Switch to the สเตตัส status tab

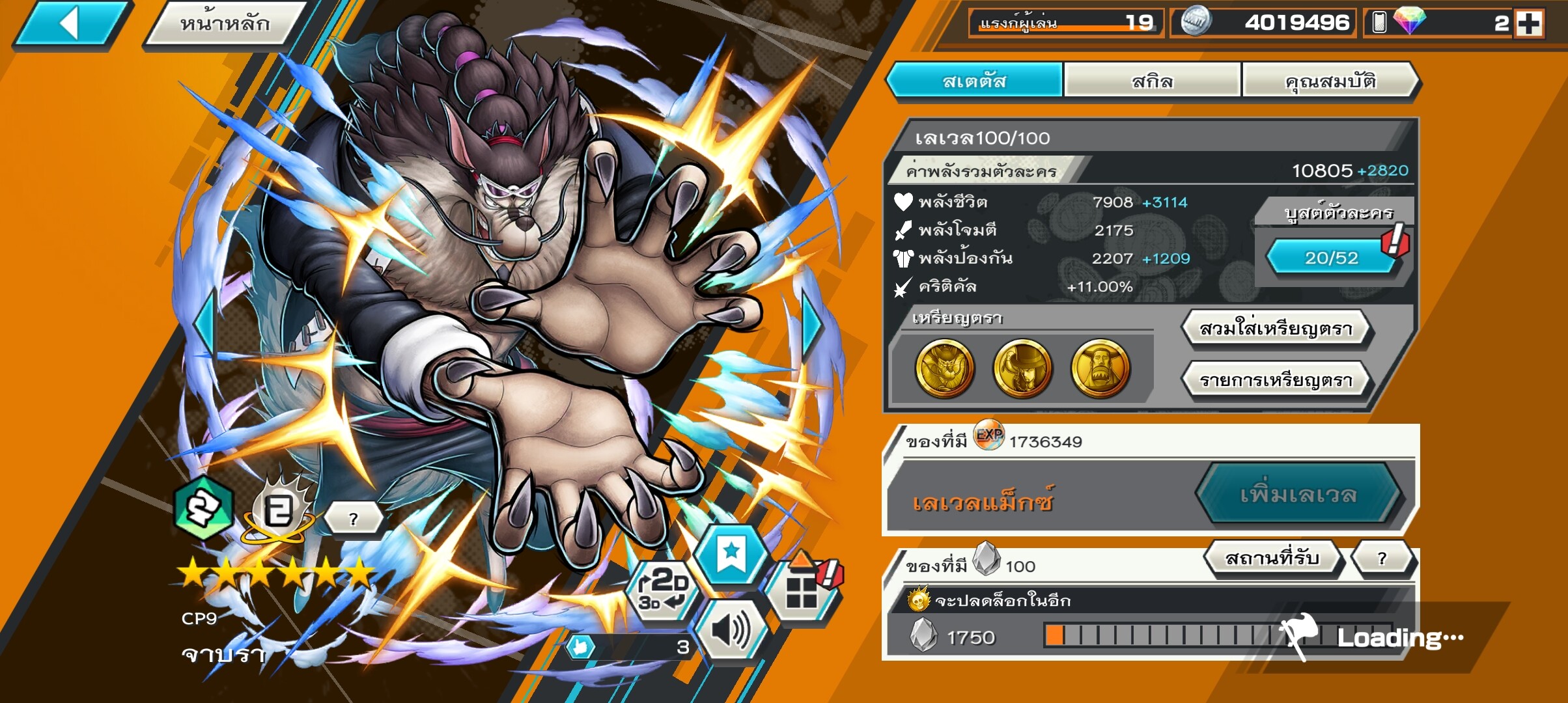pos(974,81)
